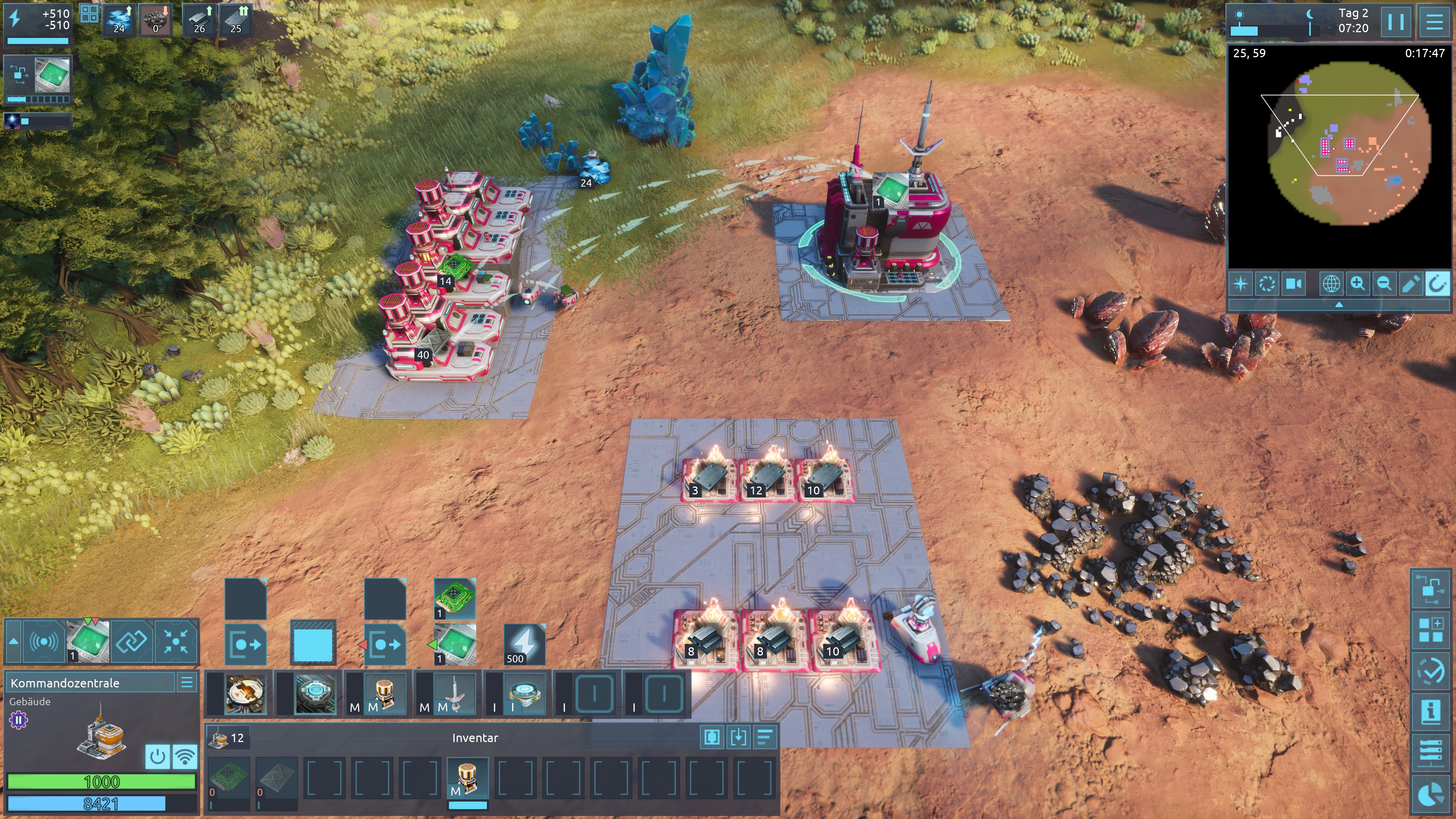Viewport: 1456px width, 819px height.
Task: Zoom out the minimap with magnifier minus
Action: point(1384,283)
